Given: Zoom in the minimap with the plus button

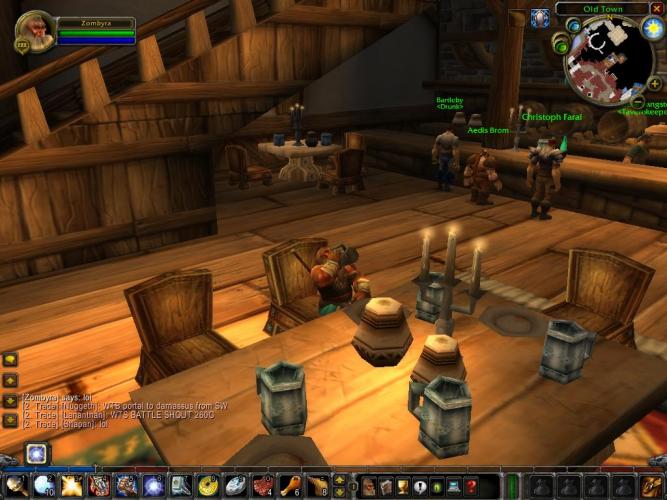Looking at the screenshot, I should pos(655,83).
